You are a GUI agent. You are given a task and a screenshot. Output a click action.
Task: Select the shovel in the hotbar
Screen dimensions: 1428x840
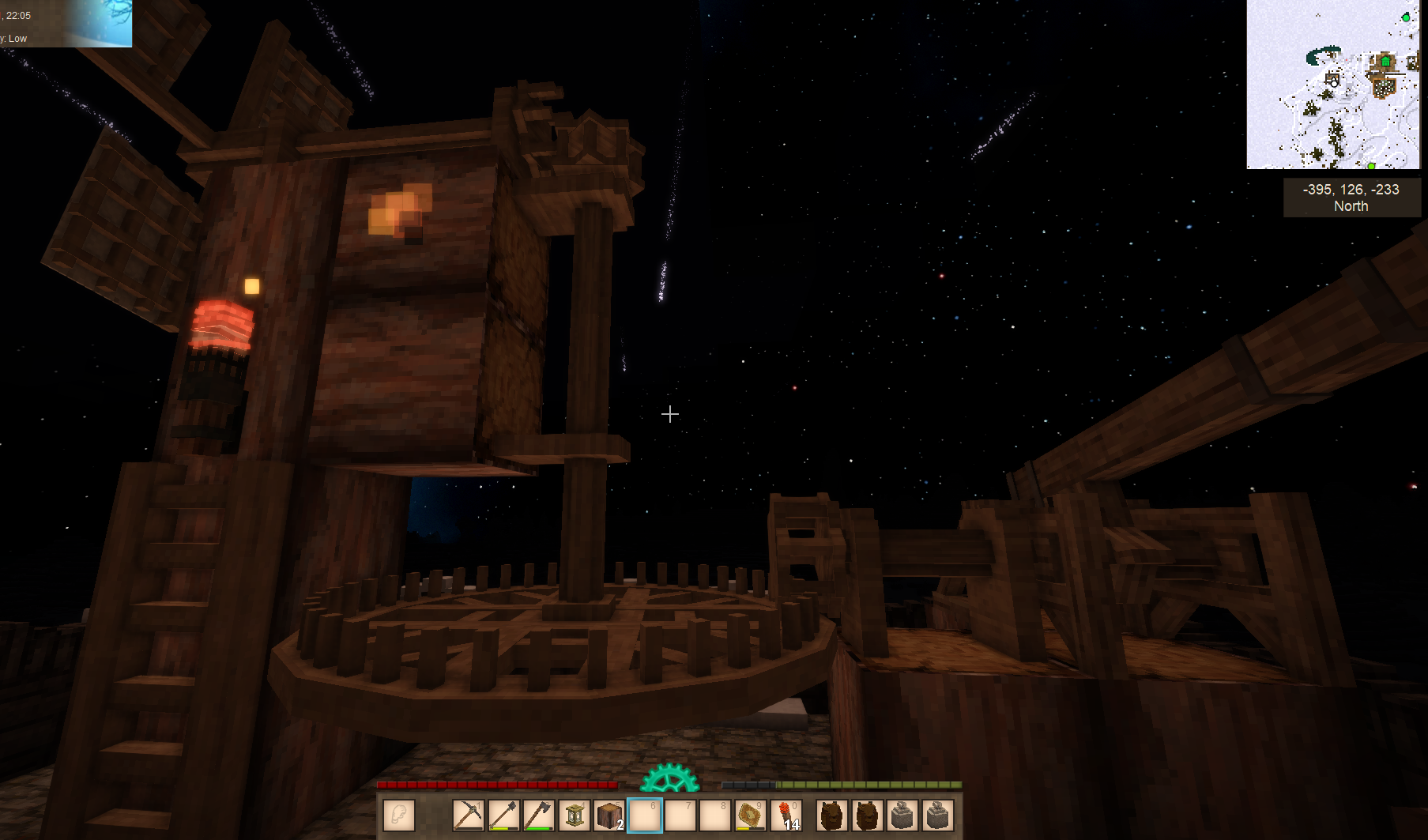click(503, 816)
